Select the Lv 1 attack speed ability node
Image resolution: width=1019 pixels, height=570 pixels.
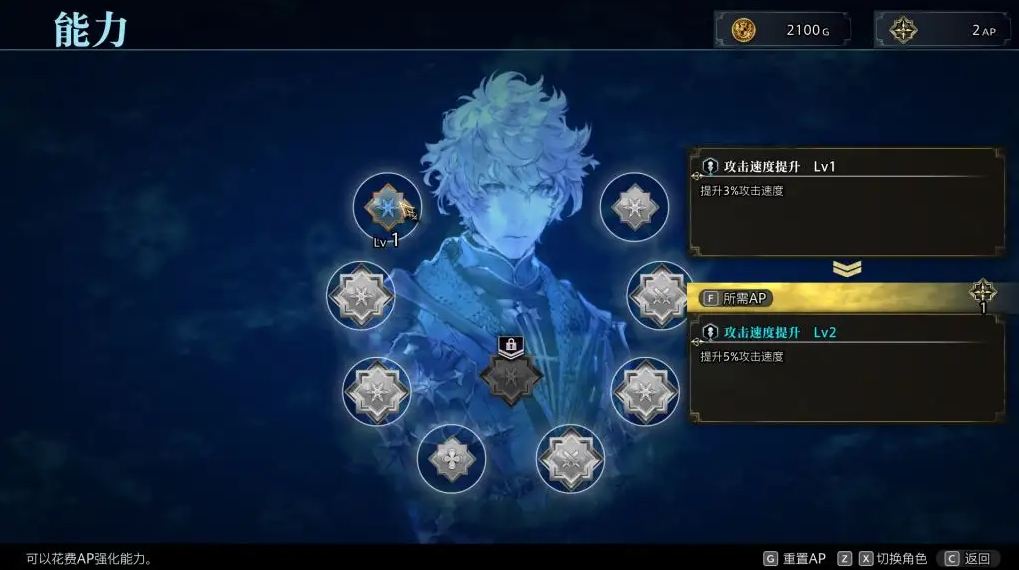[x=385, y=207]
